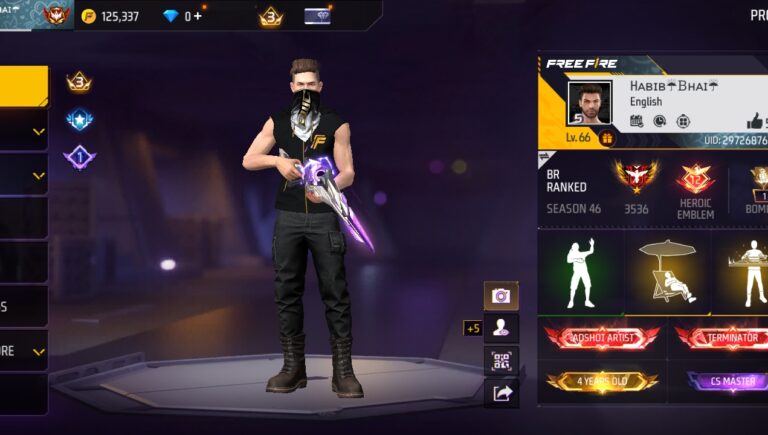Screen dimensions: 768x435
Task: Click the profile silhouette icon with +5
Action: [x=501, y=327]
